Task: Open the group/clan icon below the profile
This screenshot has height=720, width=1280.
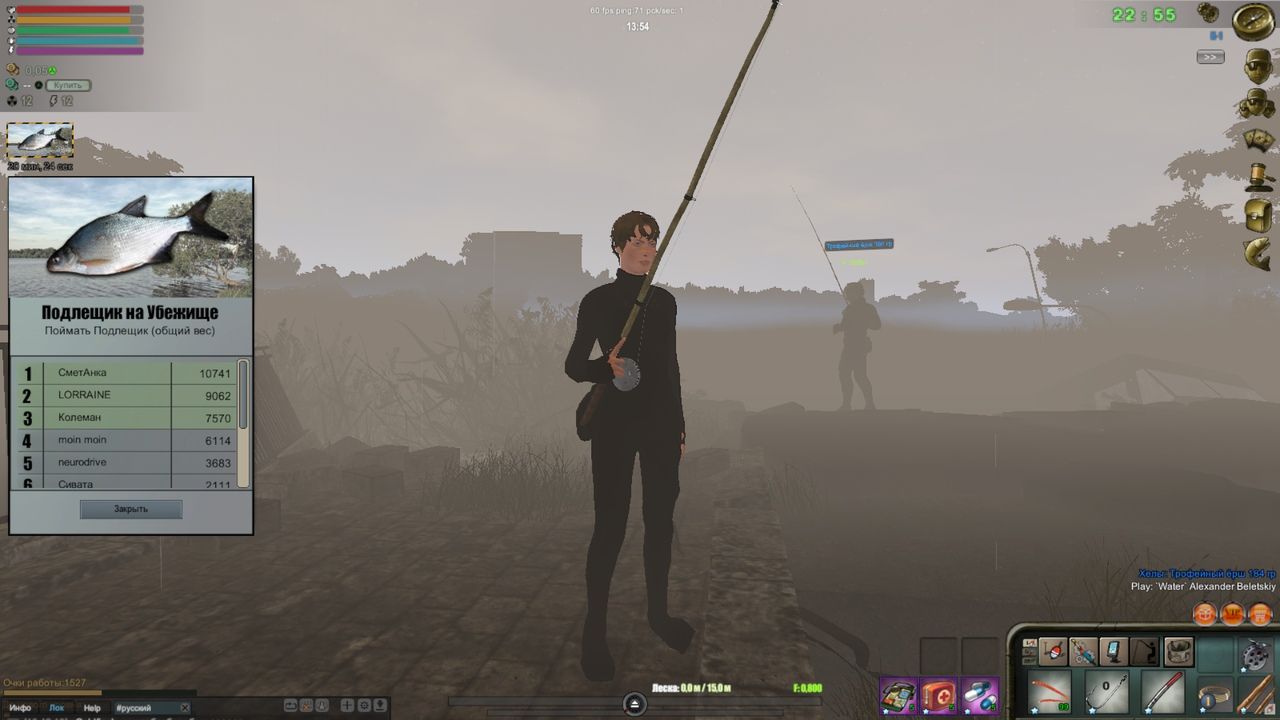Action: tap(1257, 102)
